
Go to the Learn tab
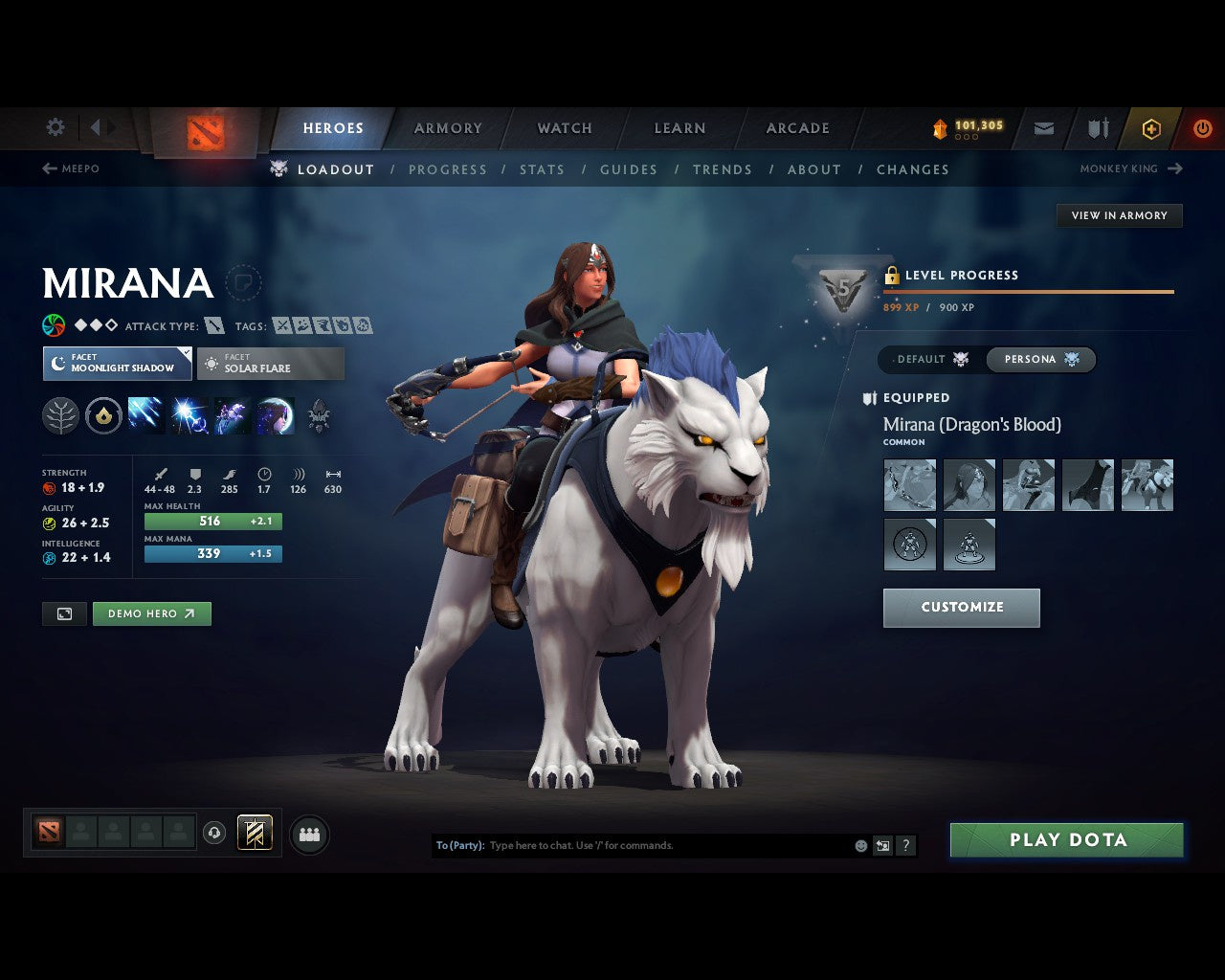tap(679, 128)
